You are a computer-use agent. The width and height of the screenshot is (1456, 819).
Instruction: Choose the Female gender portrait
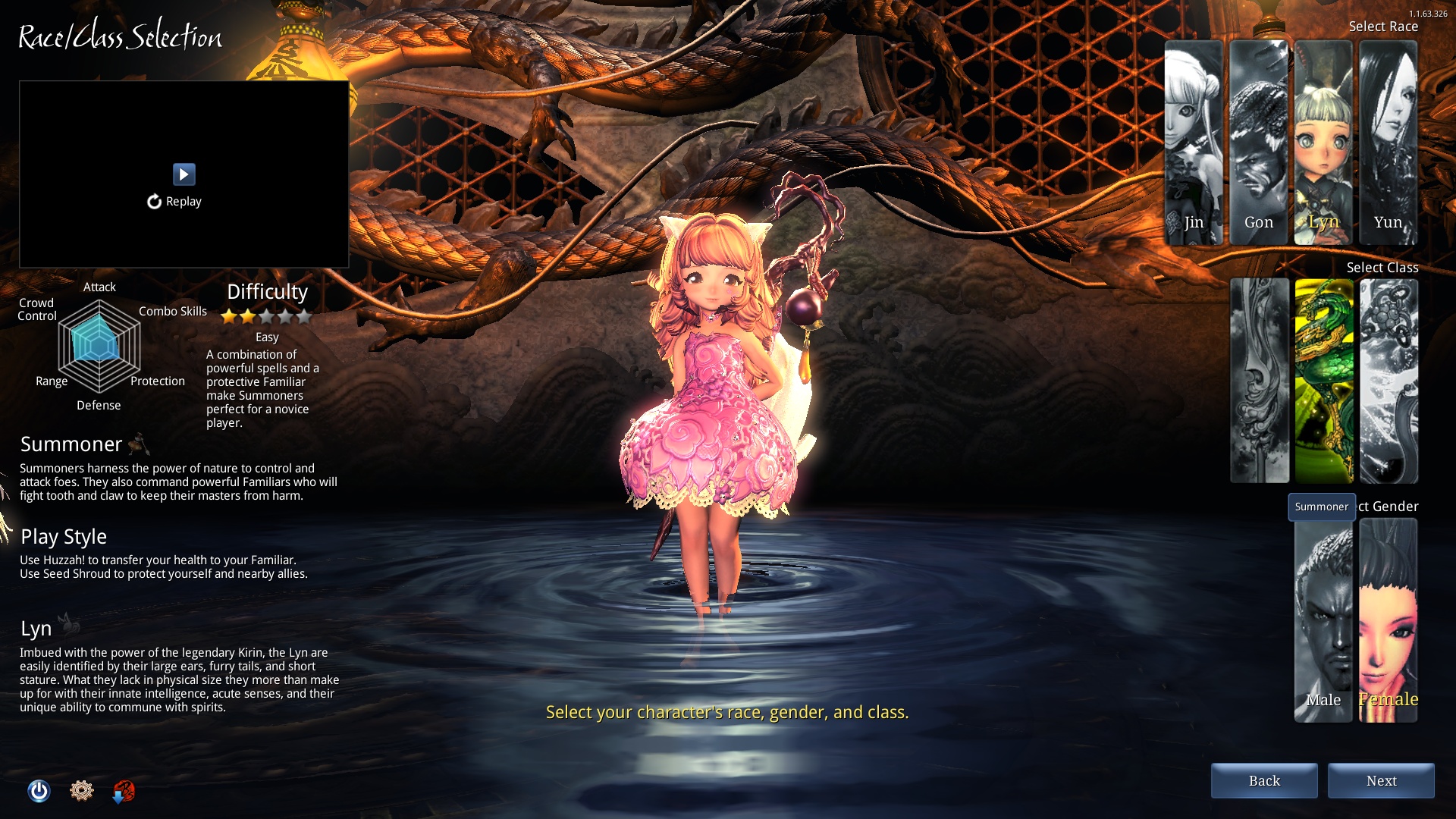1388,620
